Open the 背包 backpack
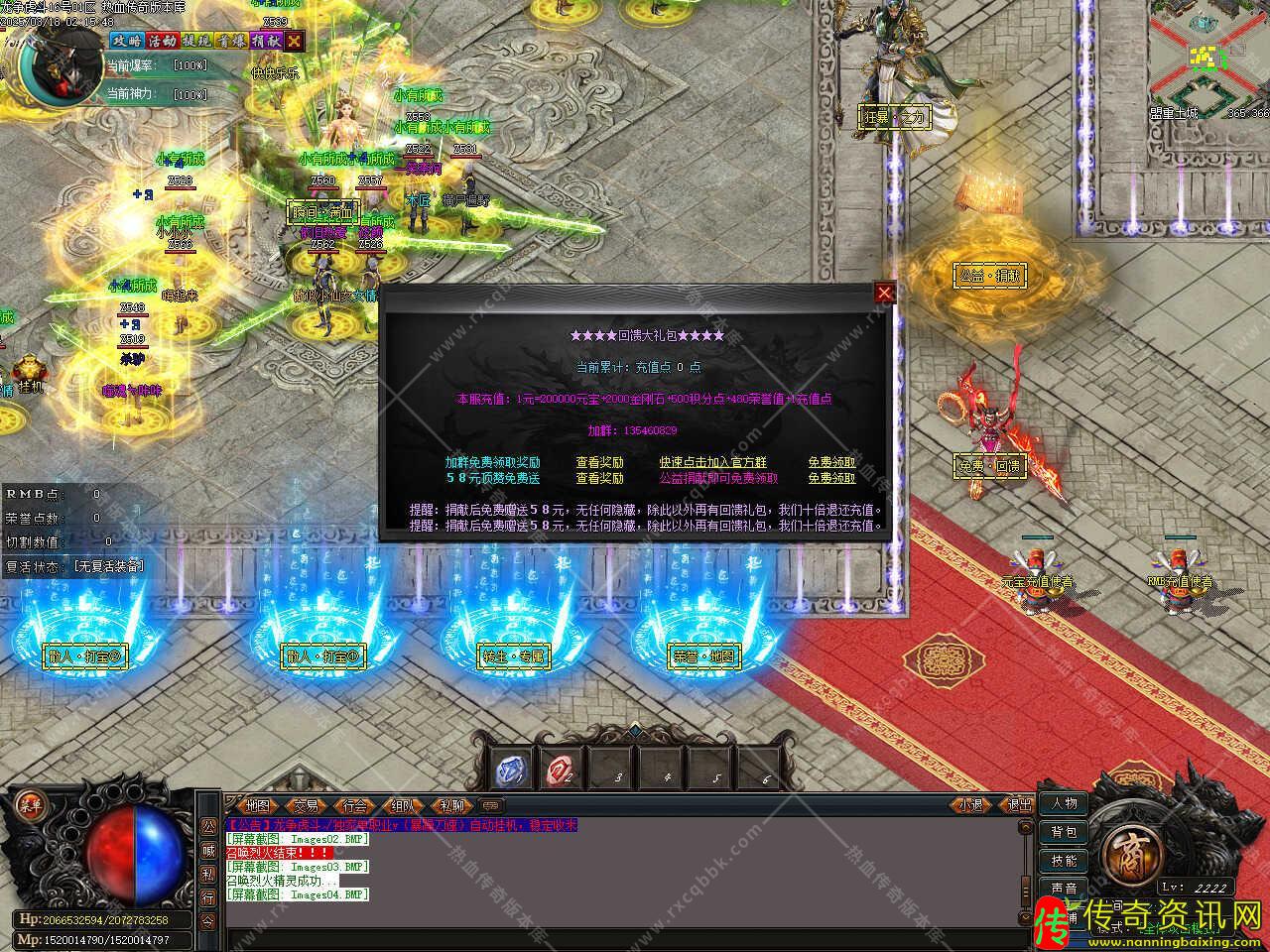 tap(1064, 832)
